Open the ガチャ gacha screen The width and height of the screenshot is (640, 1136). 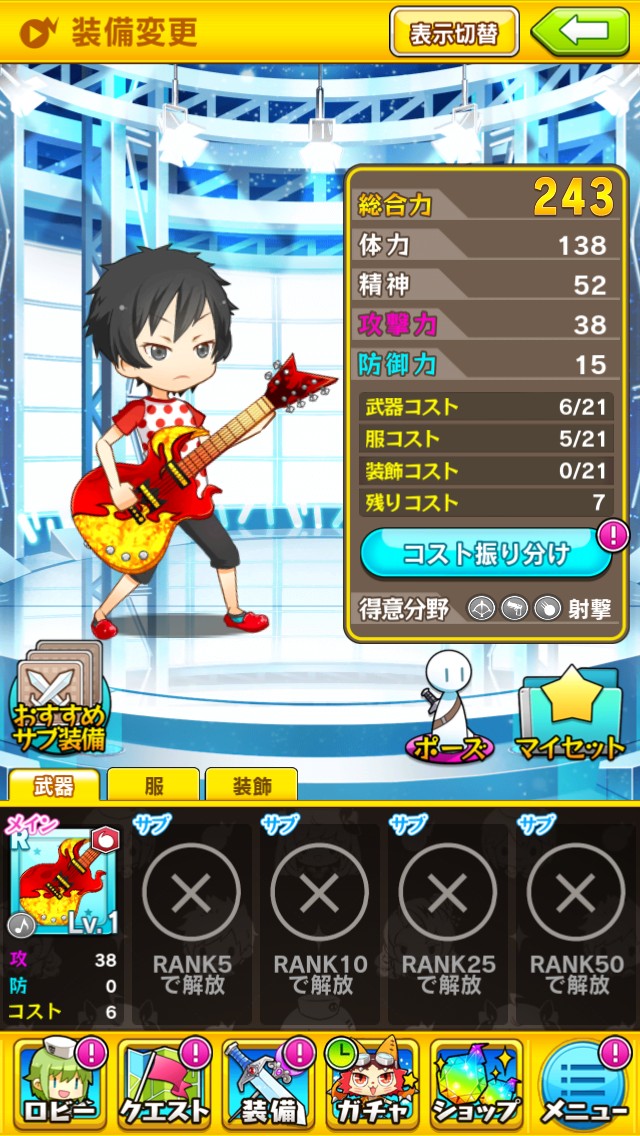pyautogui.click(x=372, y=1084)
